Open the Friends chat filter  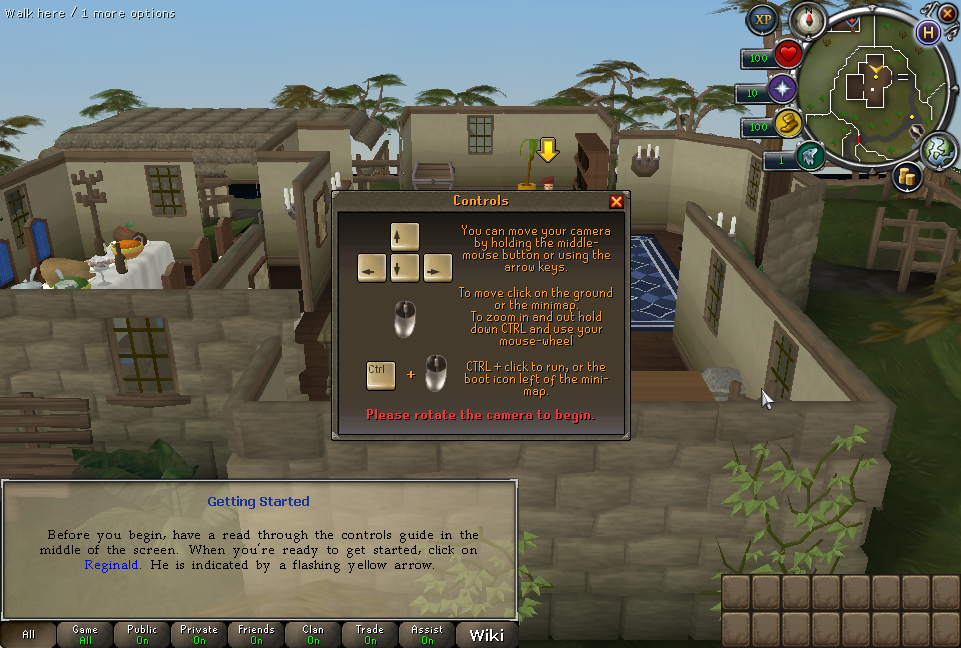[x=256, y=635]
